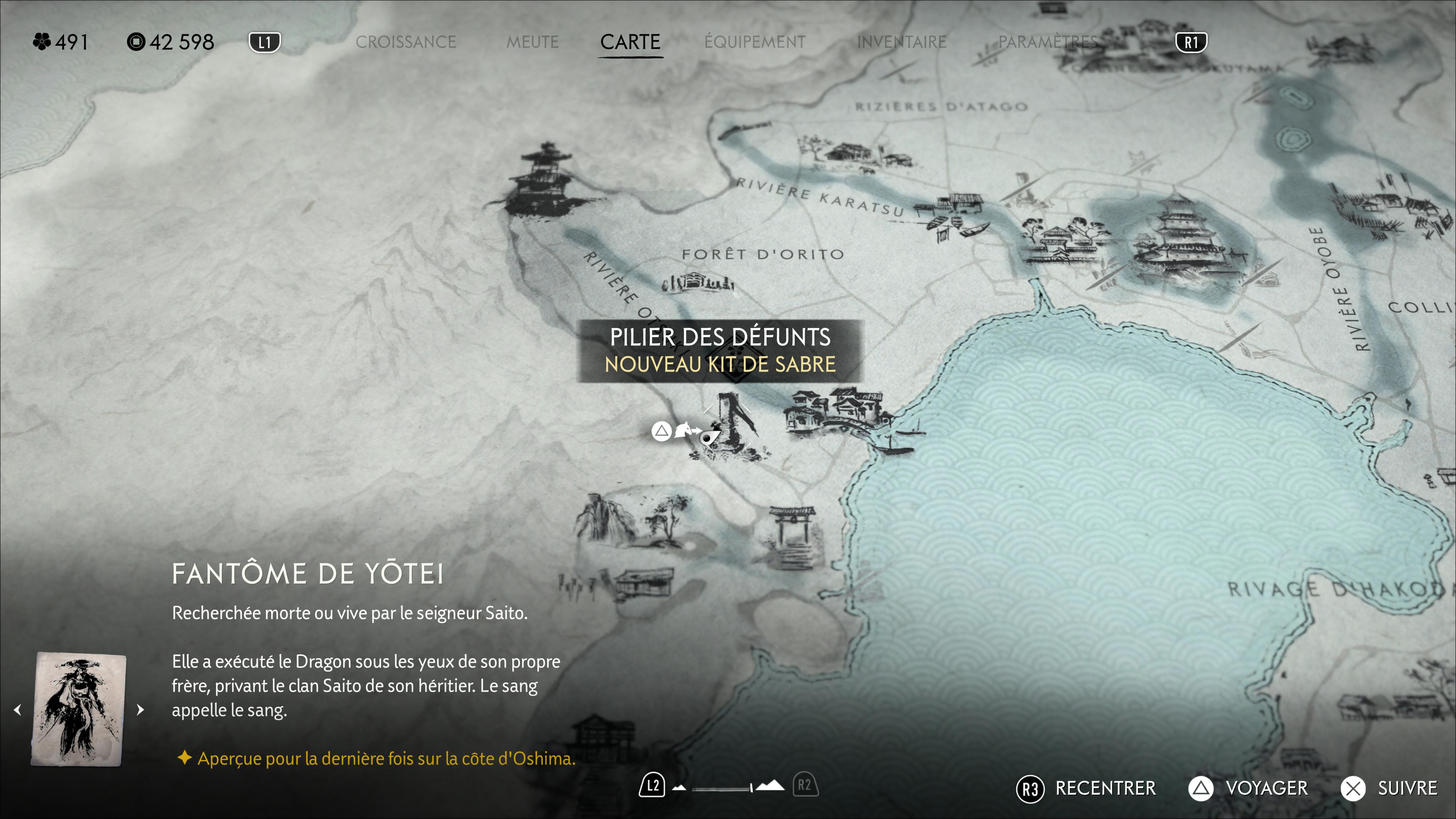Go to the Équipement tab
The width and height of the screenshot is (1456, 819).
[x=755, y=42]
